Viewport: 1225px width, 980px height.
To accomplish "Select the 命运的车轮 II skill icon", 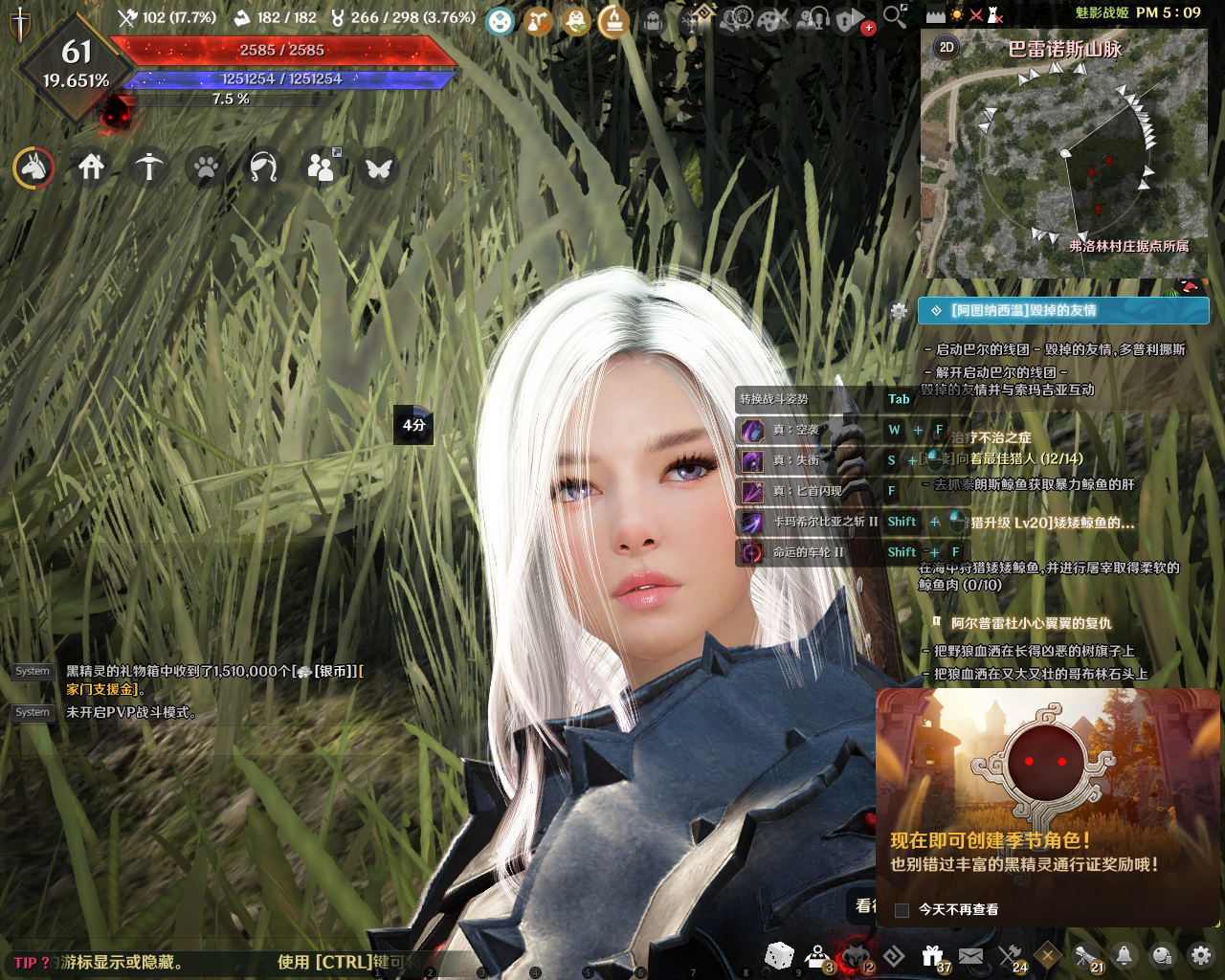I will tap(752, 552).
